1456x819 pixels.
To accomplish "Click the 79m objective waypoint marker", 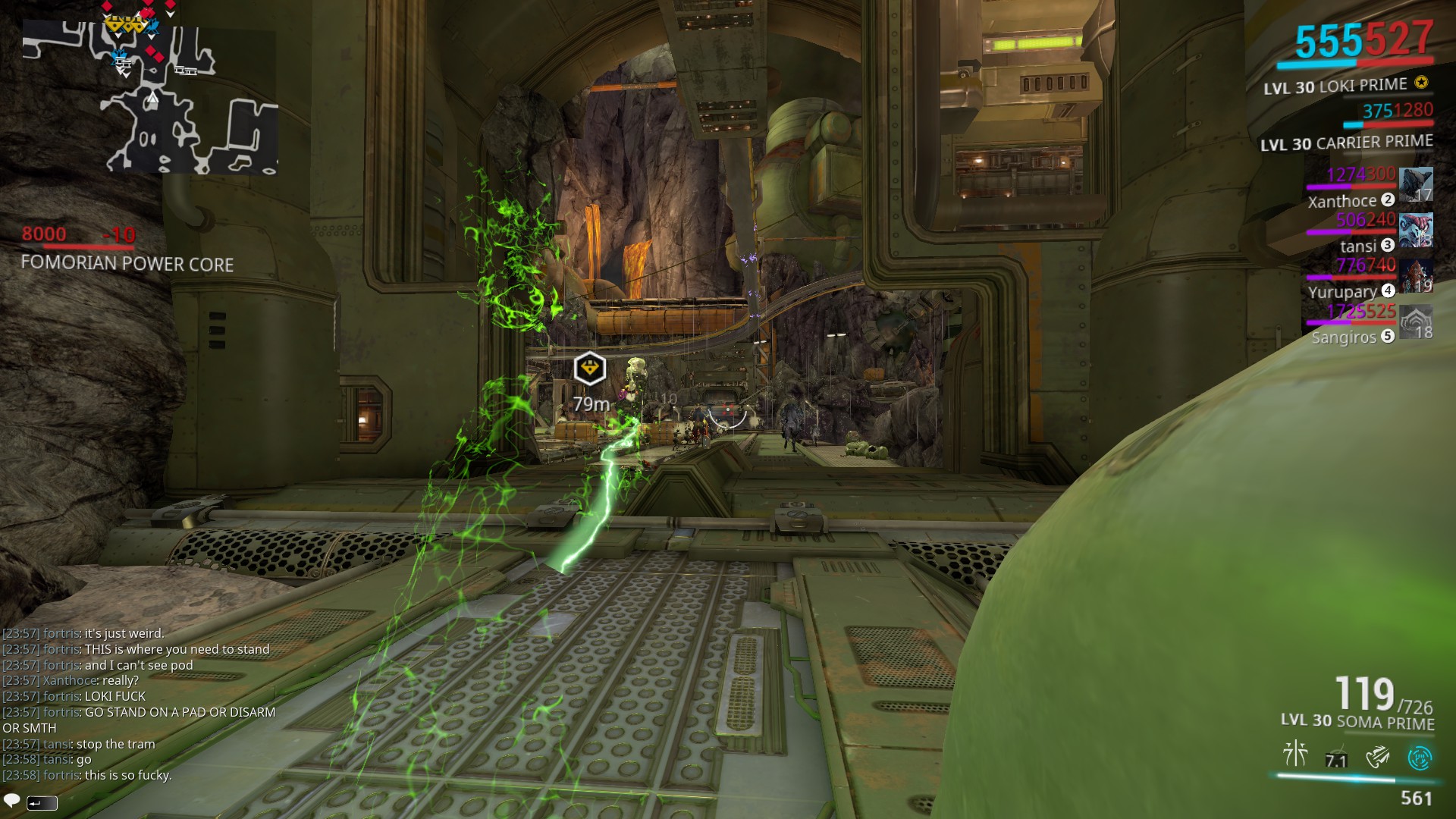I will point(589,369).
